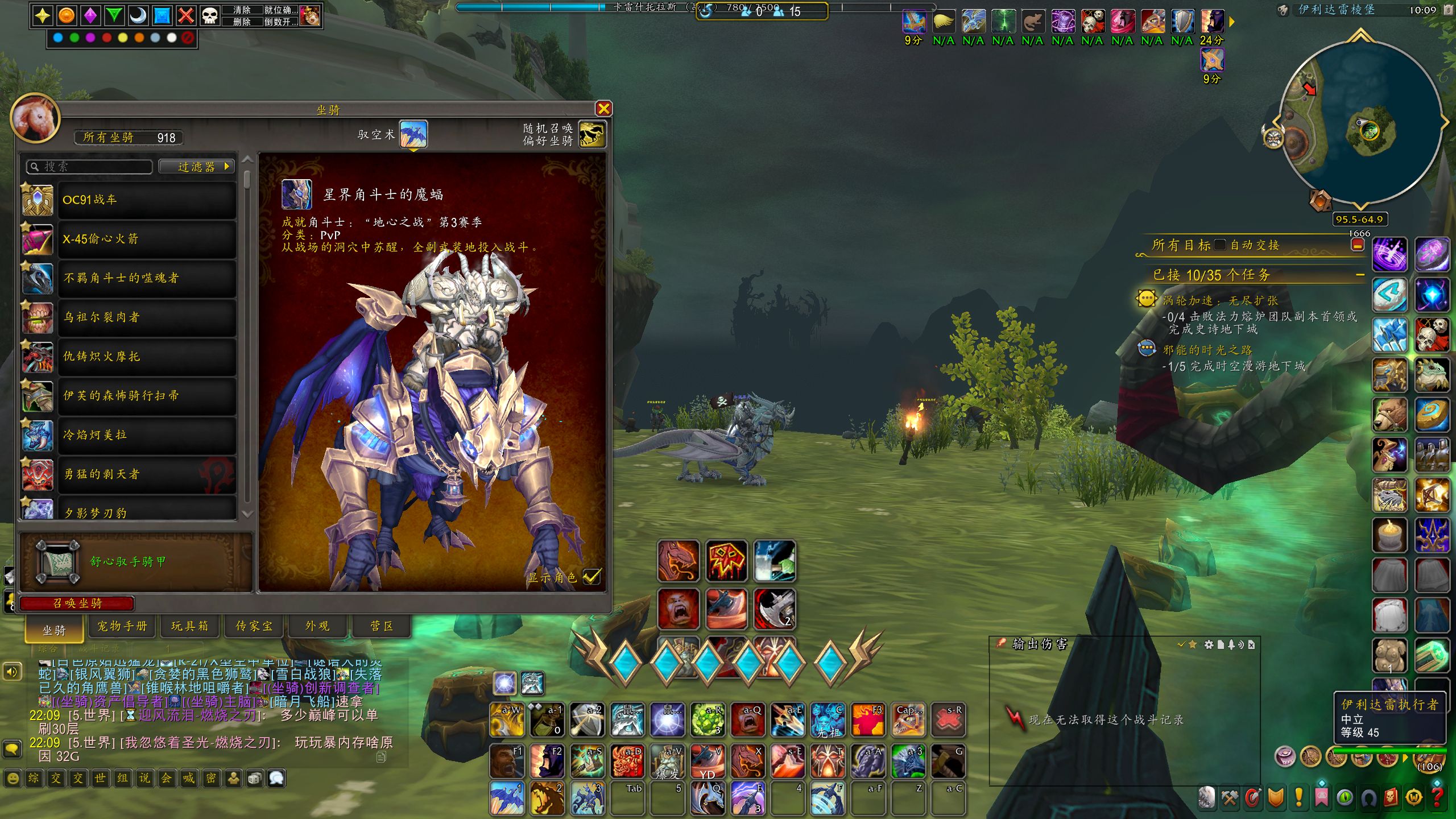Click the skull raid target marker
This screenshot has height=819, width=1456.
pos(209,15)
